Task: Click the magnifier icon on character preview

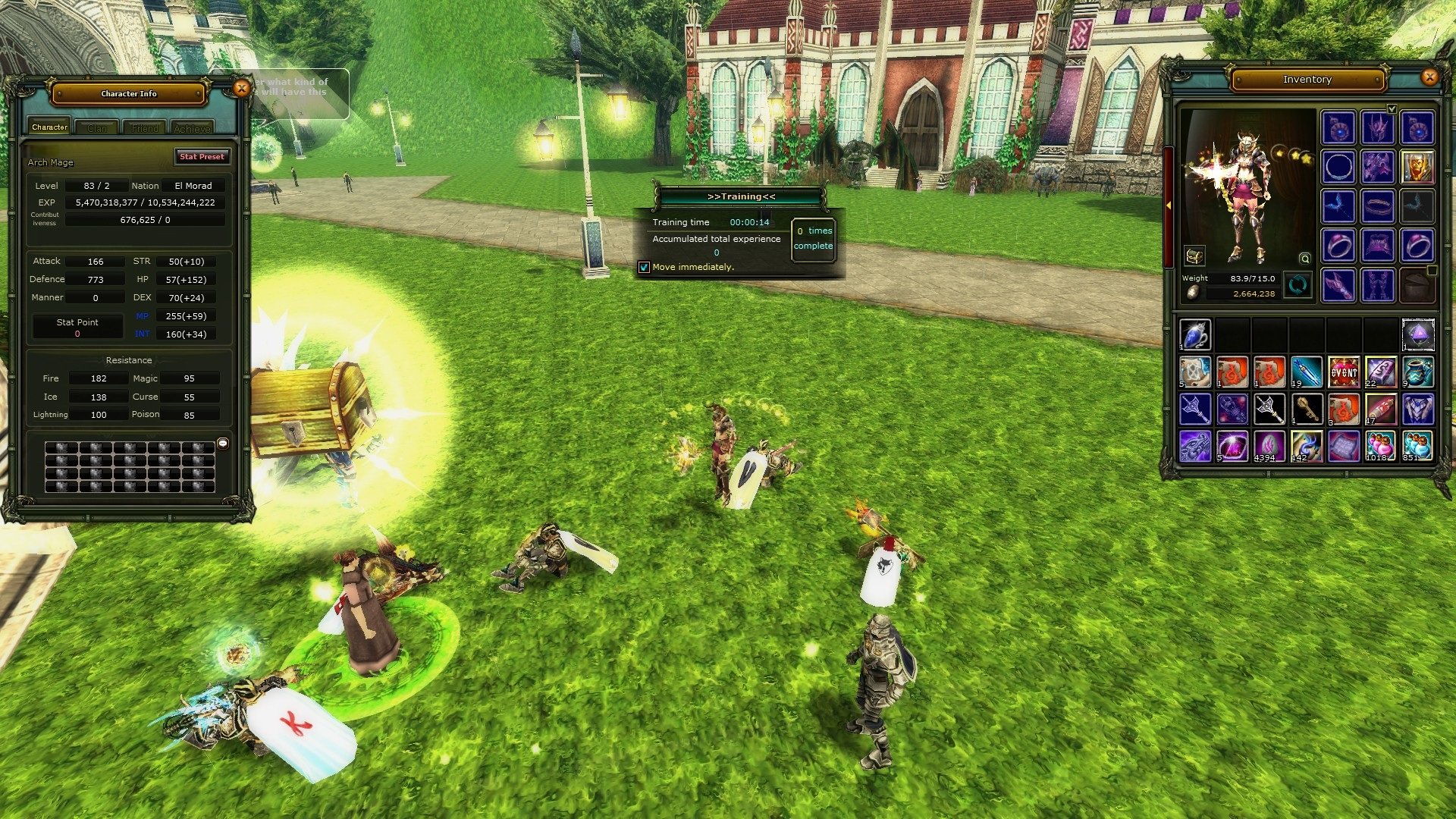Action: 1304,259
